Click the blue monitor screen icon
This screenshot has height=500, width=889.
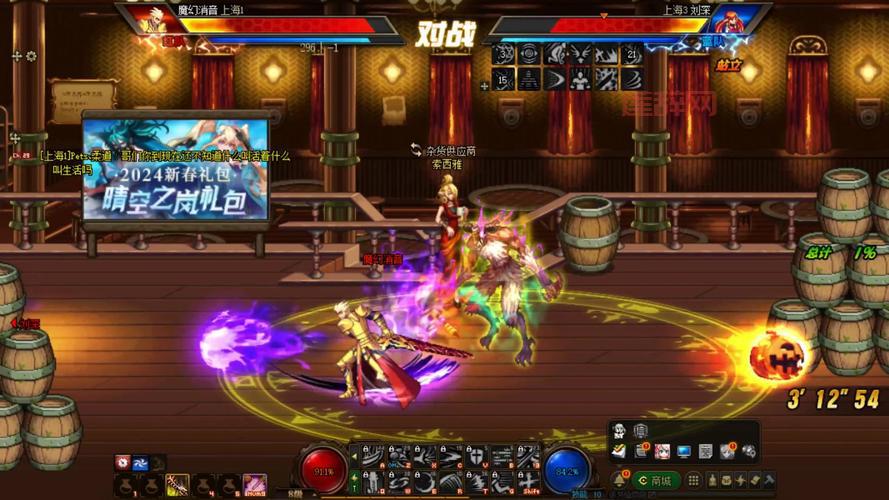point(684,452)
